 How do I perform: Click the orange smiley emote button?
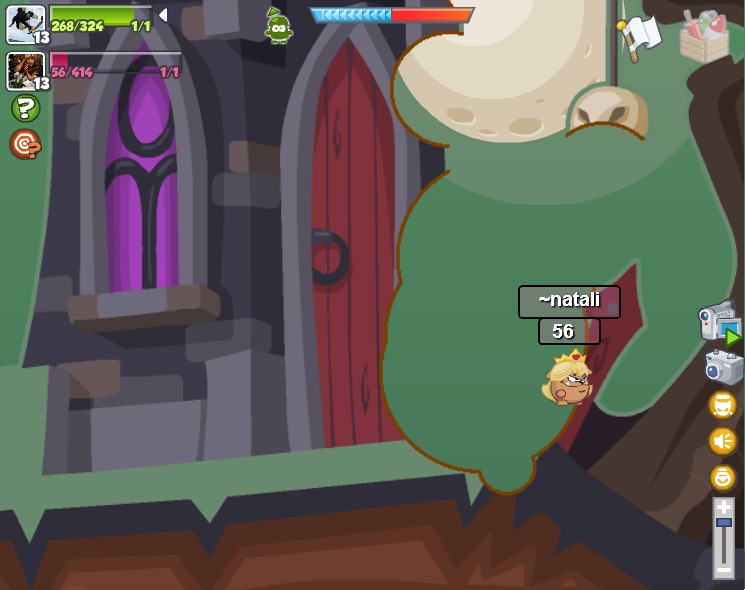[x=722, y=477]
